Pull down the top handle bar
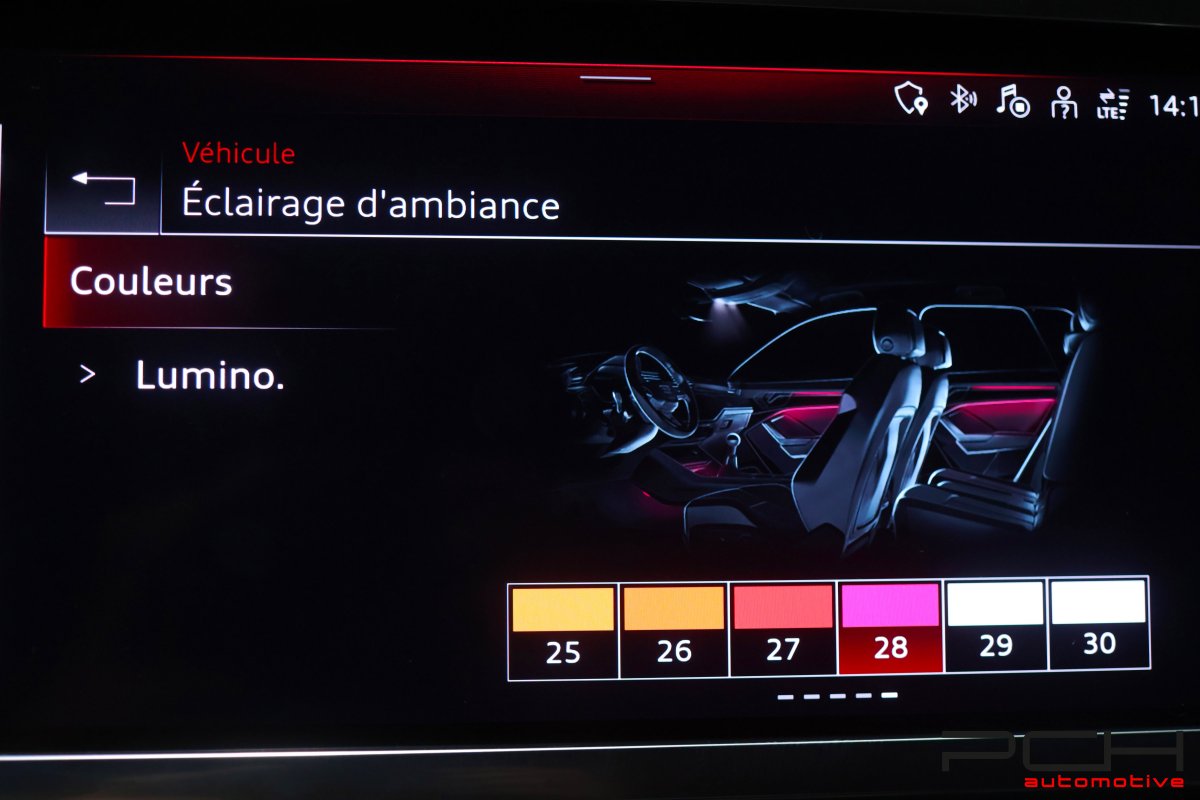Image resolution: width=1200 pixels, height=800 pixels. coord(615,78)
